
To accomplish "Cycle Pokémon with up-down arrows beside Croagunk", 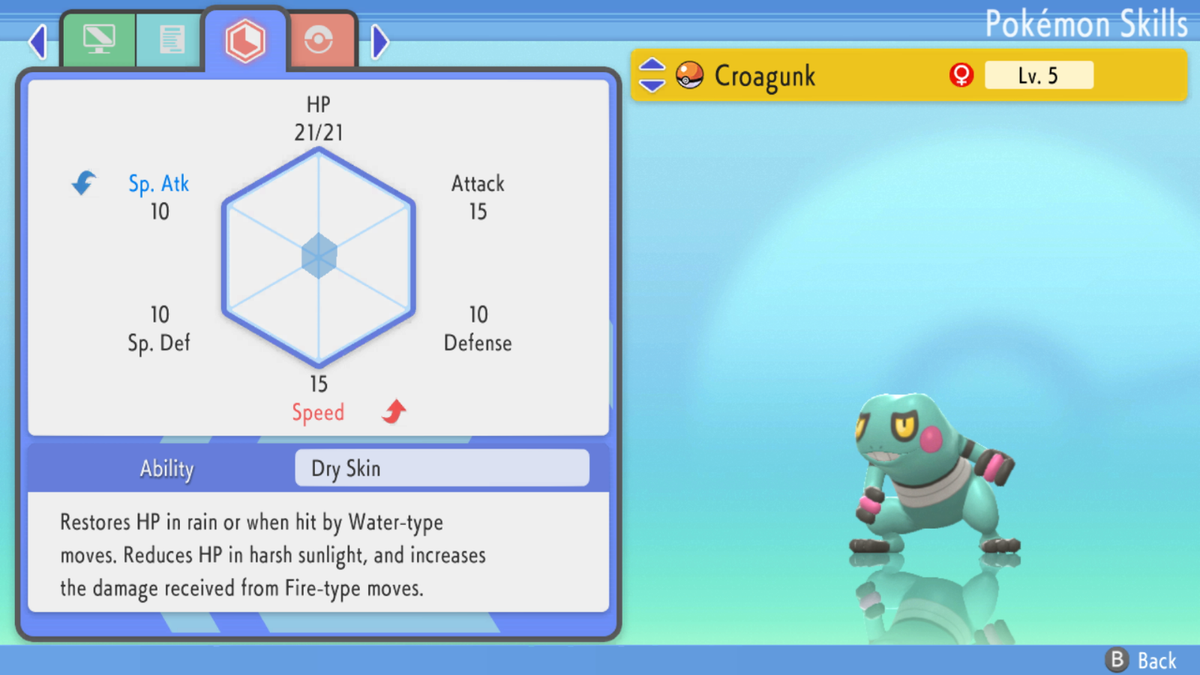I will 652,75.
